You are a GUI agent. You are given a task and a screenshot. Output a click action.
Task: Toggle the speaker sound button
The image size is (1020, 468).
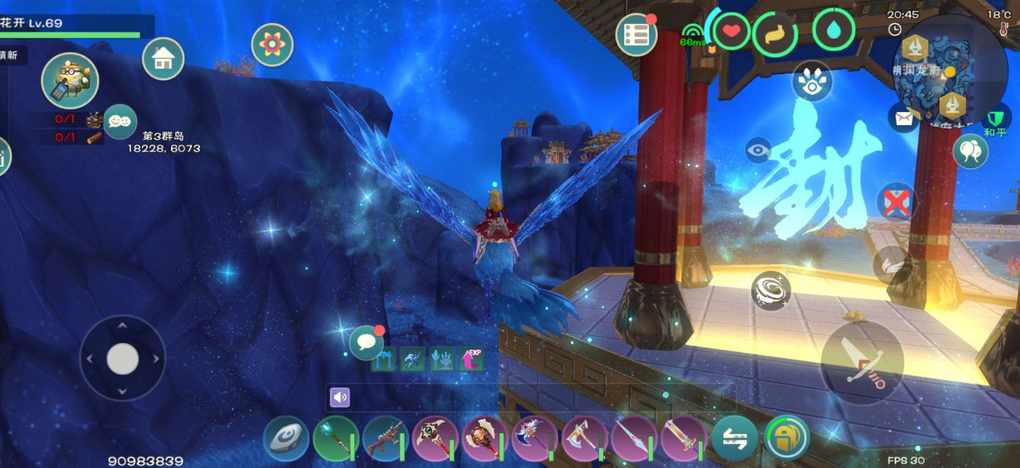pos(340,397)
